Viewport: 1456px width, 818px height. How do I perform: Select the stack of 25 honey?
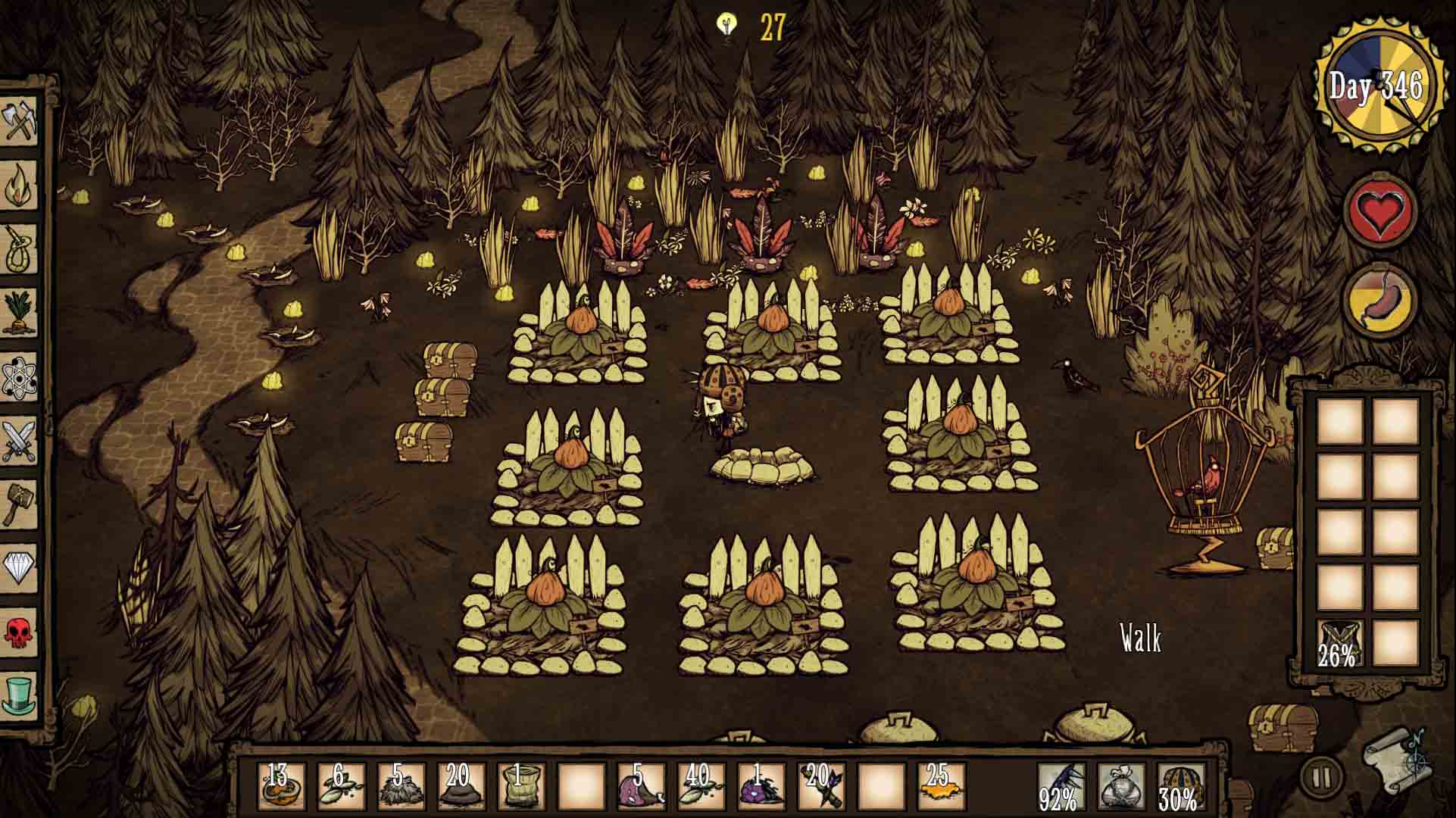[x=941, y=786]
